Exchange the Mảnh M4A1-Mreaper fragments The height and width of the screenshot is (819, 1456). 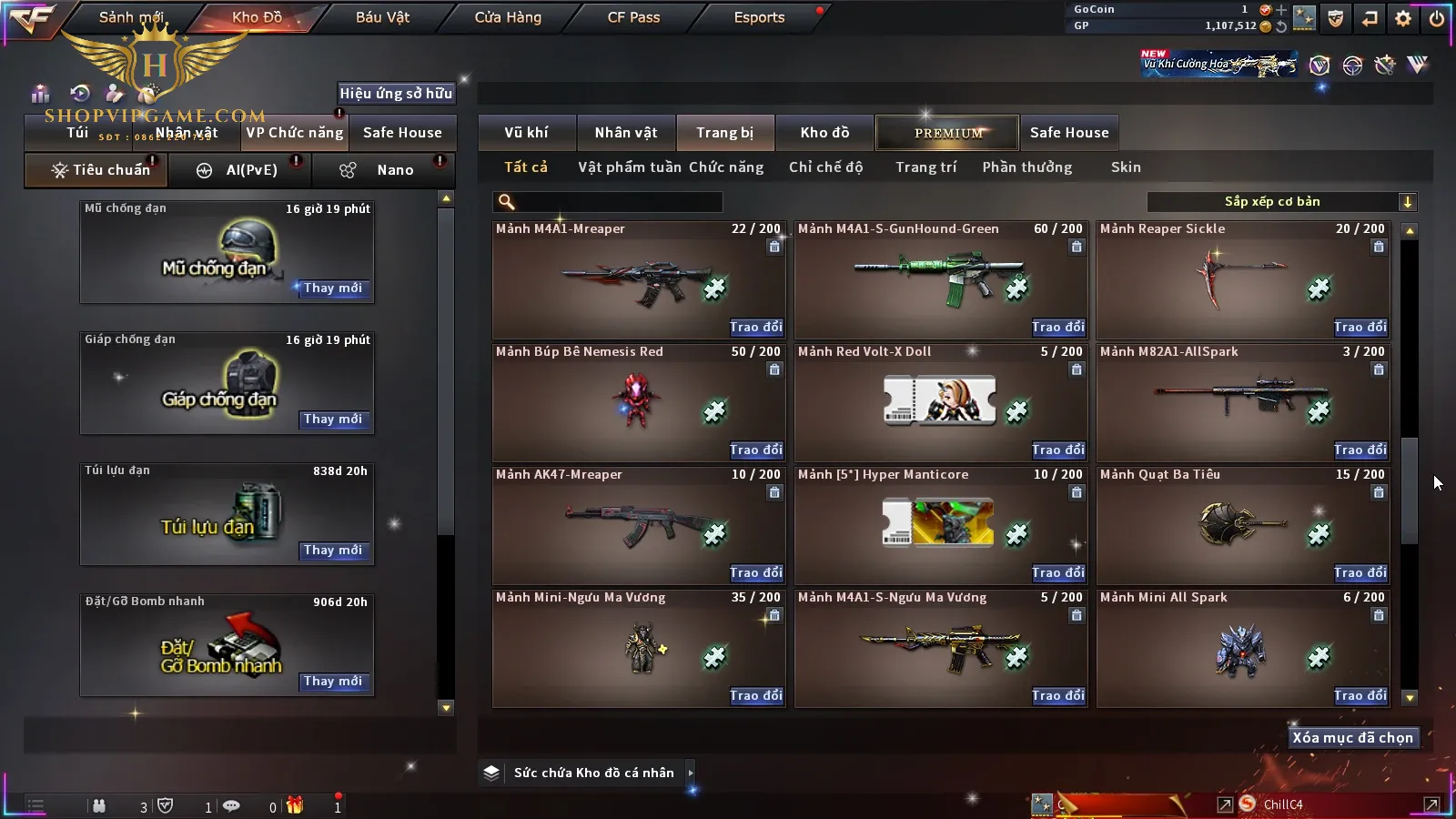point(755,328)
